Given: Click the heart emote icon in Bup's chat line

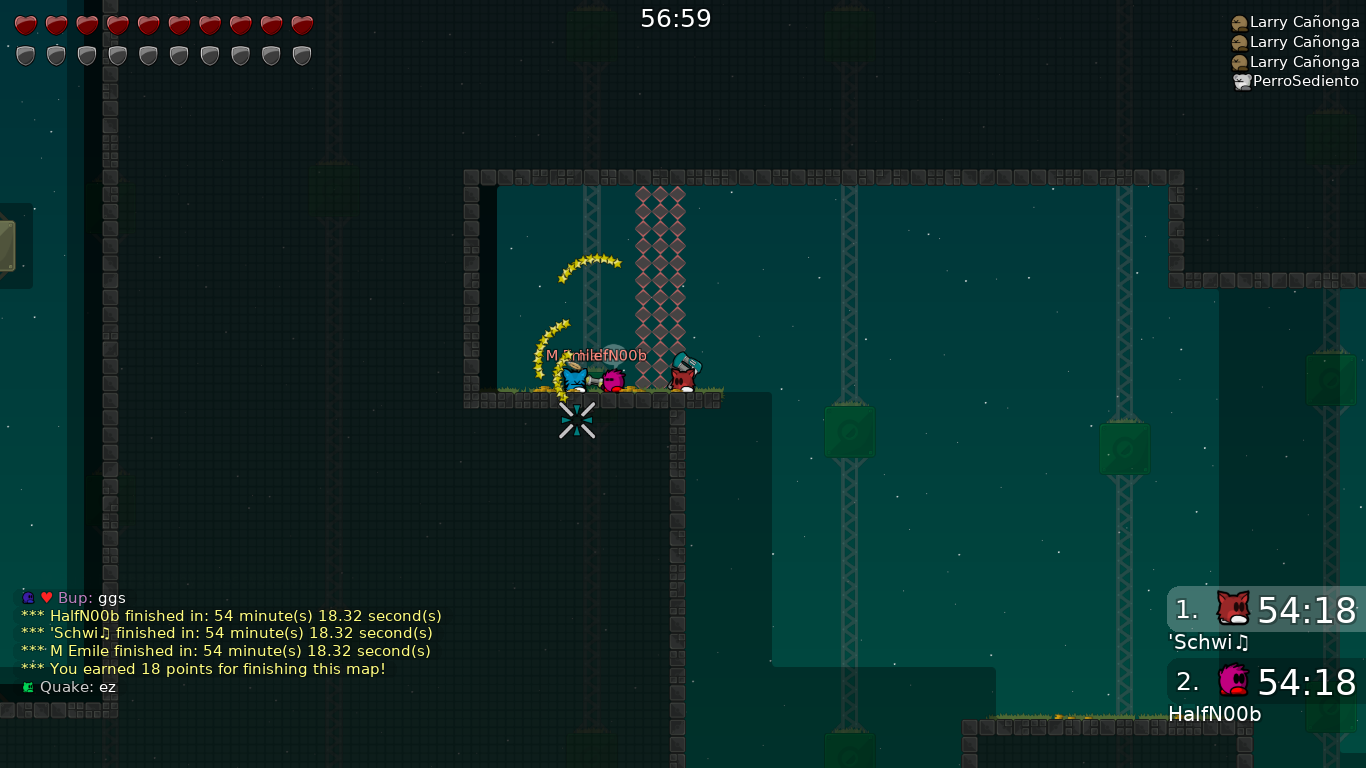Looking at the screenshot, I should click(x=46, y=597).
